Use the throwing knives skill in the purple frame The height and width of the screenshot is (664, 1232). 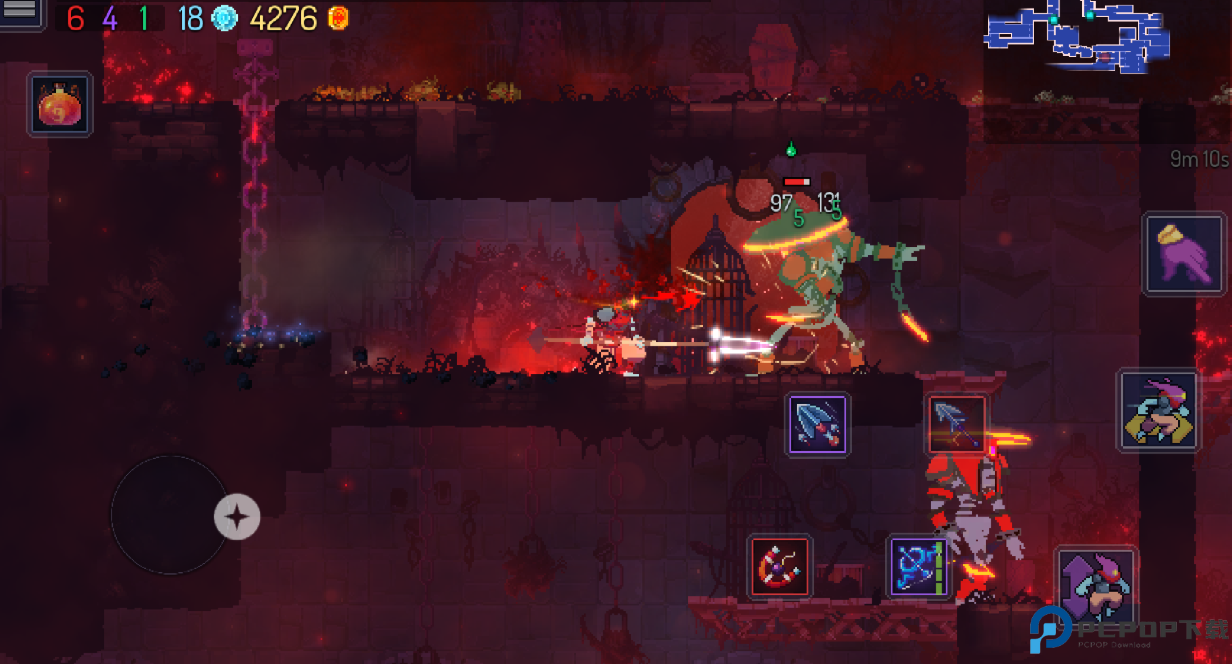[x=818, y=424]
